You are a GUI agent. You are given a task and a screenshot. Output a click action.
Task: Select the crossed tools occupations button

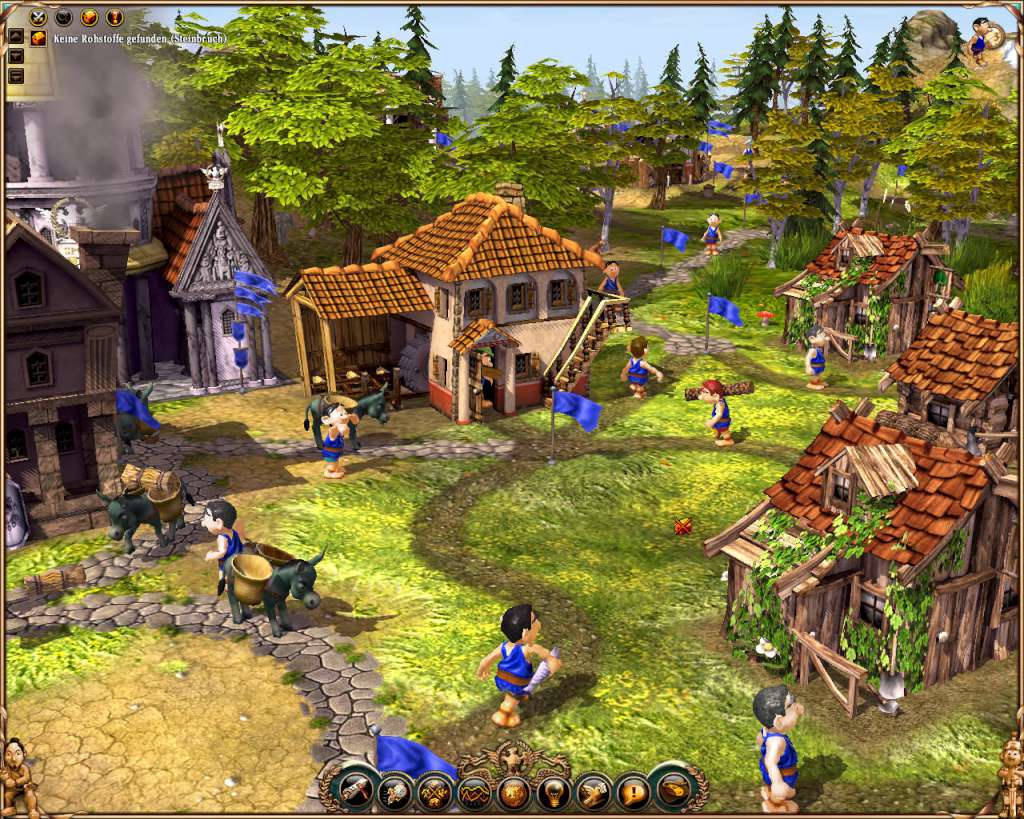pos(435,793)
